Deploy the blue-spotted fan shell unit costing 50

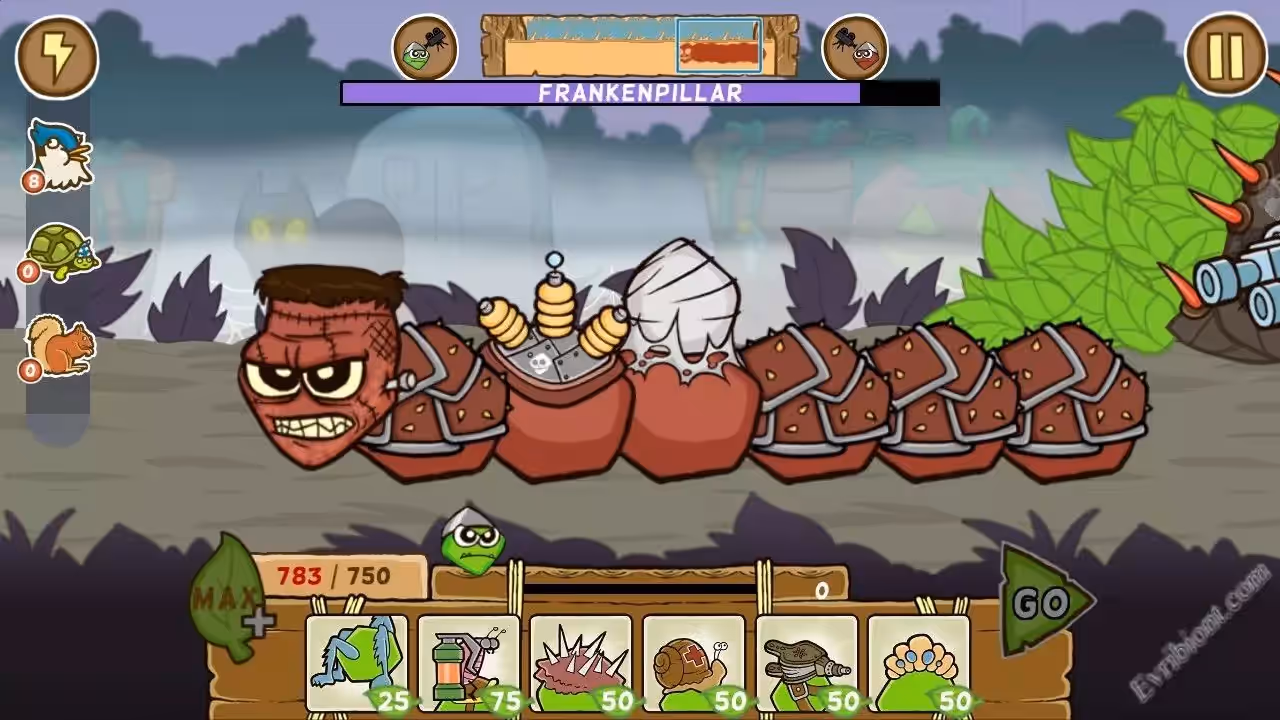point(918,662)
